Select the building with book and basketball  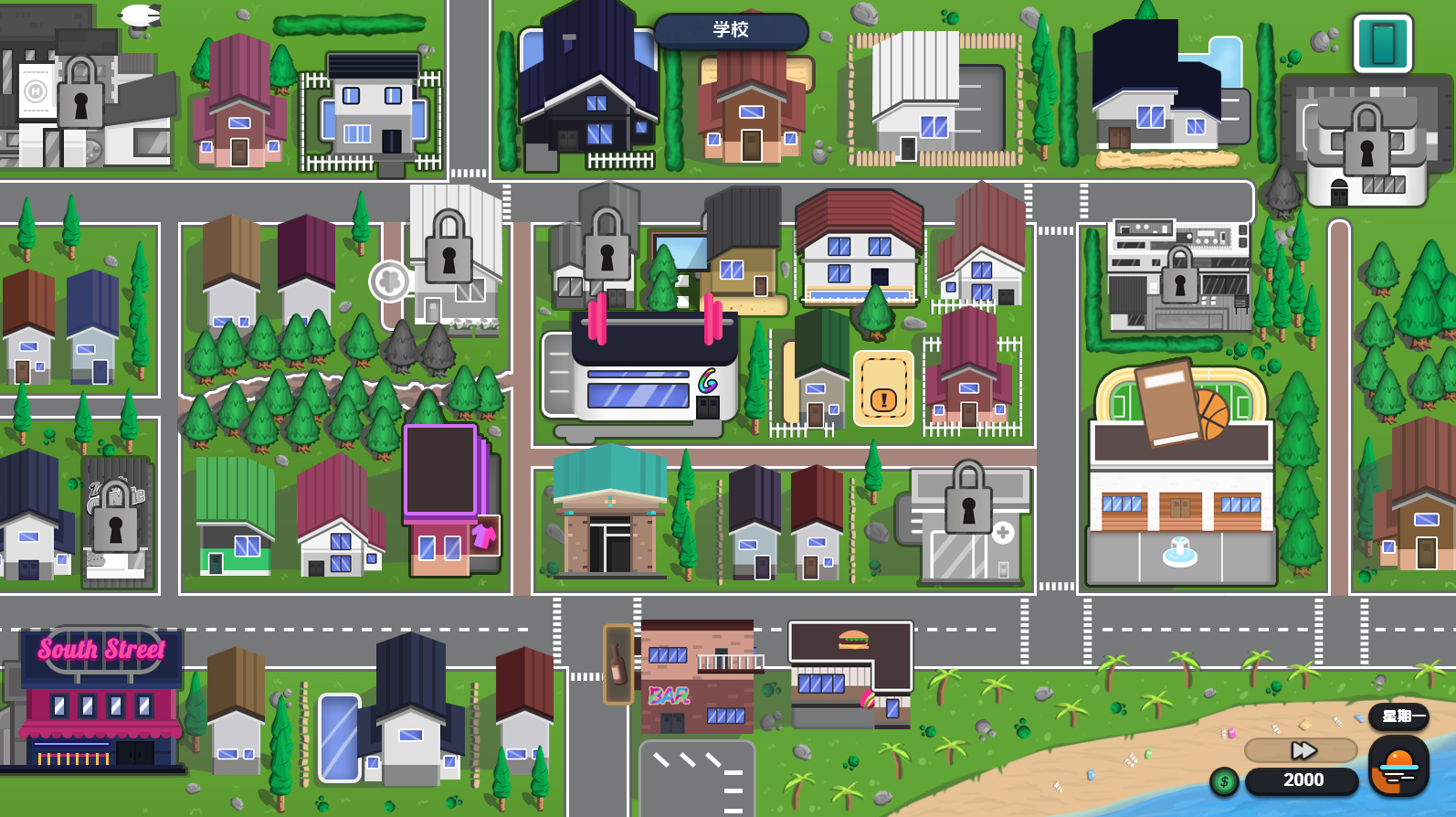(1180, 475)
